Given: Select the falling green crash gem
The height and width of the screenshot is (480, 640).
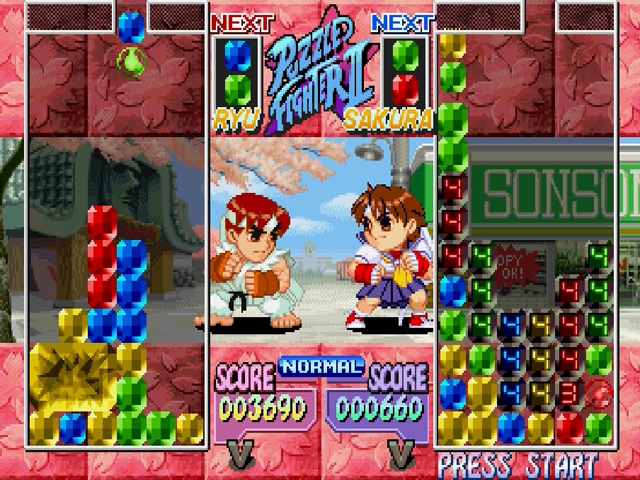Looking at the screenshot, I should coord(131,62).
